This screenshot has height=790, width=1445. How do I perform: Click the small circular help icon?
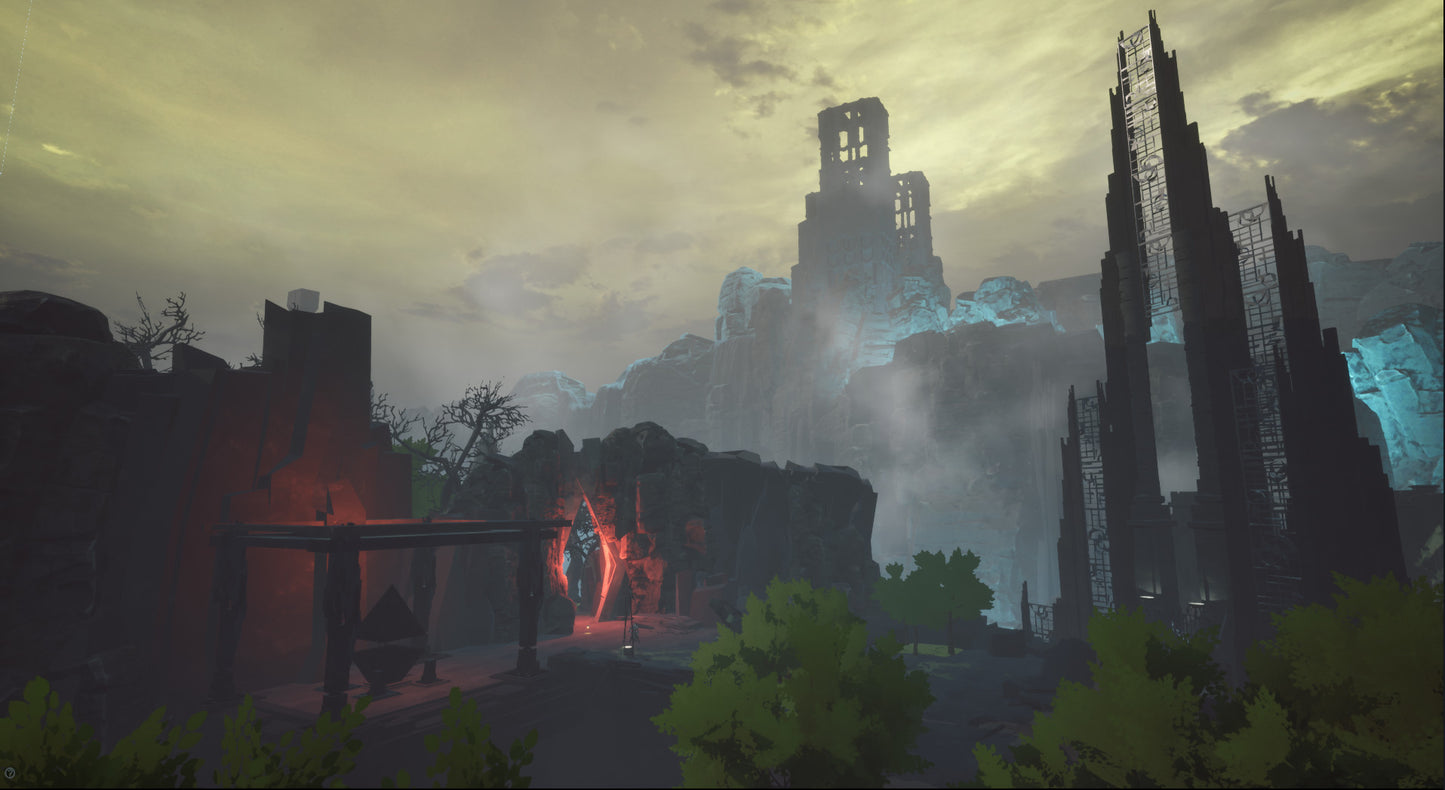point(9,773)
